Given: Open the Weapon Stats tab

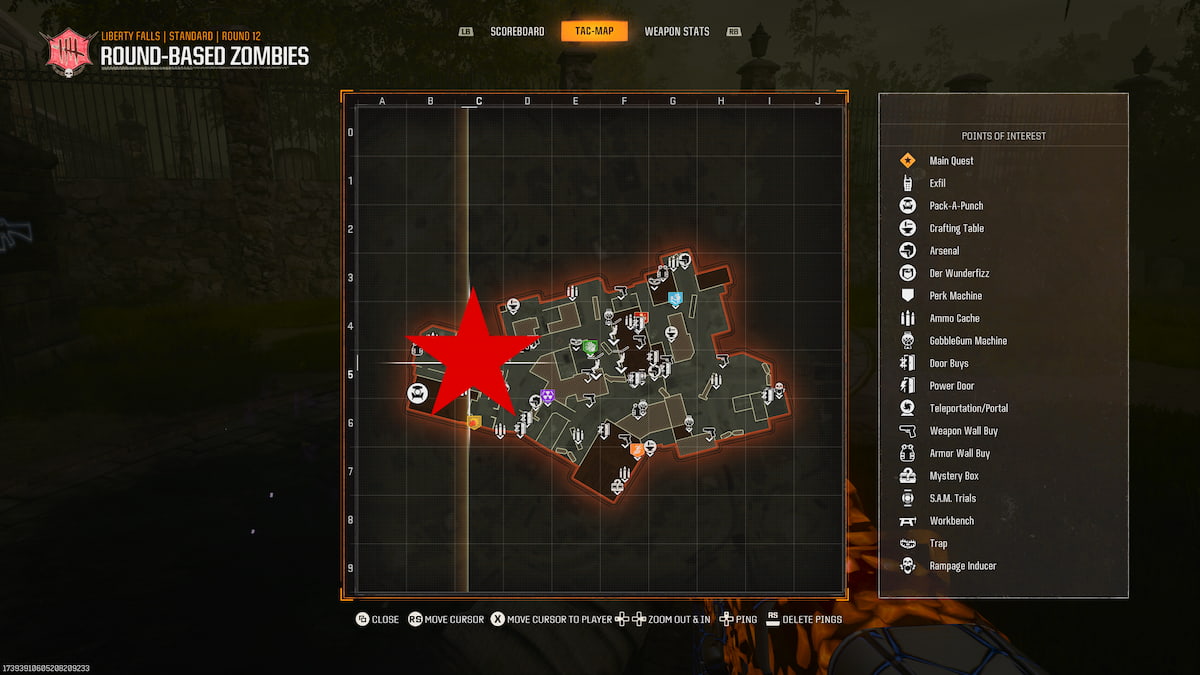Looking at the screenshot, I should click(x=677, y=31).
